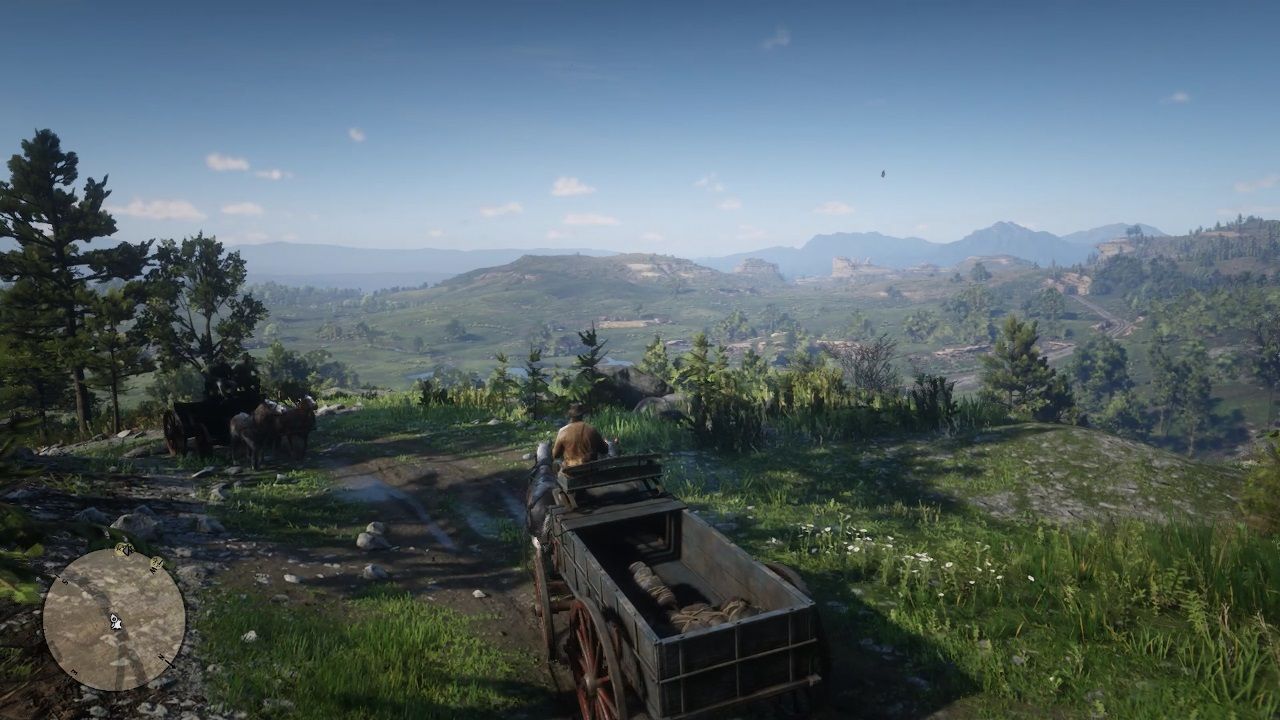Click the bird flying in the sky
The image size is (1280, 720).
pyautogui.click(x=884, y=173)
